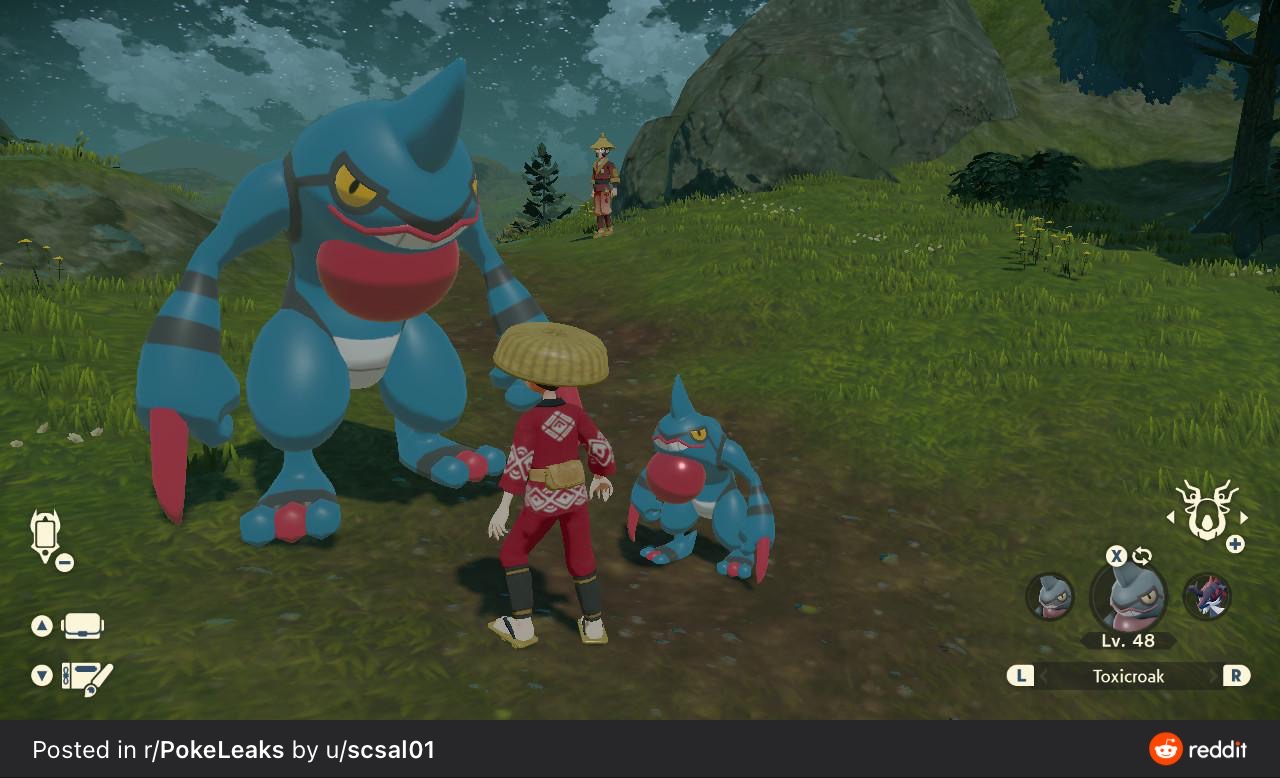This screenshot has height=778, width=1280.
Task: Choose the smaller Toxicroak portrait
Action: (1050, 597)
